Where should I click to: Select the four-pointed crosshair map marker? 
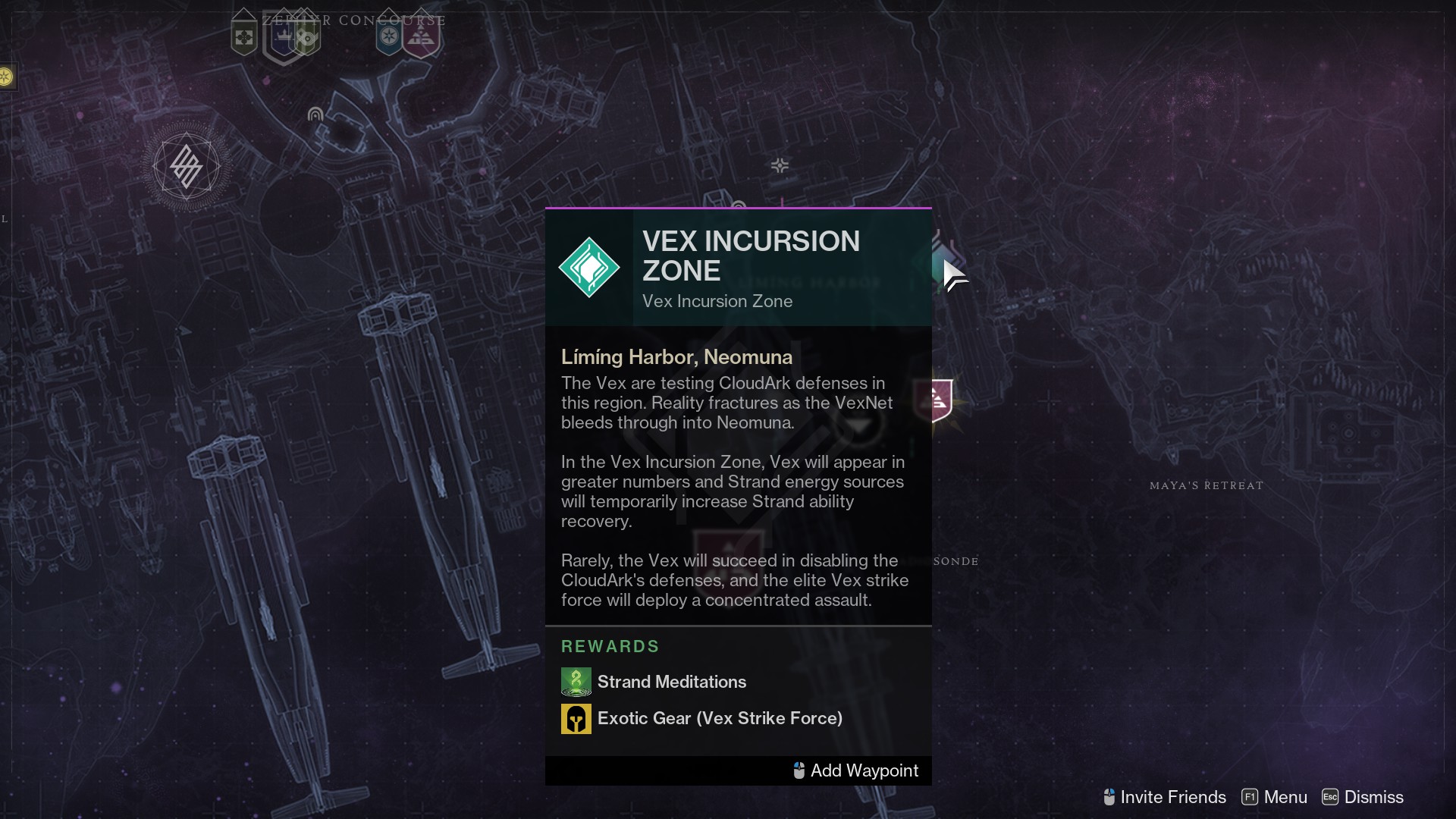point(780,165)
